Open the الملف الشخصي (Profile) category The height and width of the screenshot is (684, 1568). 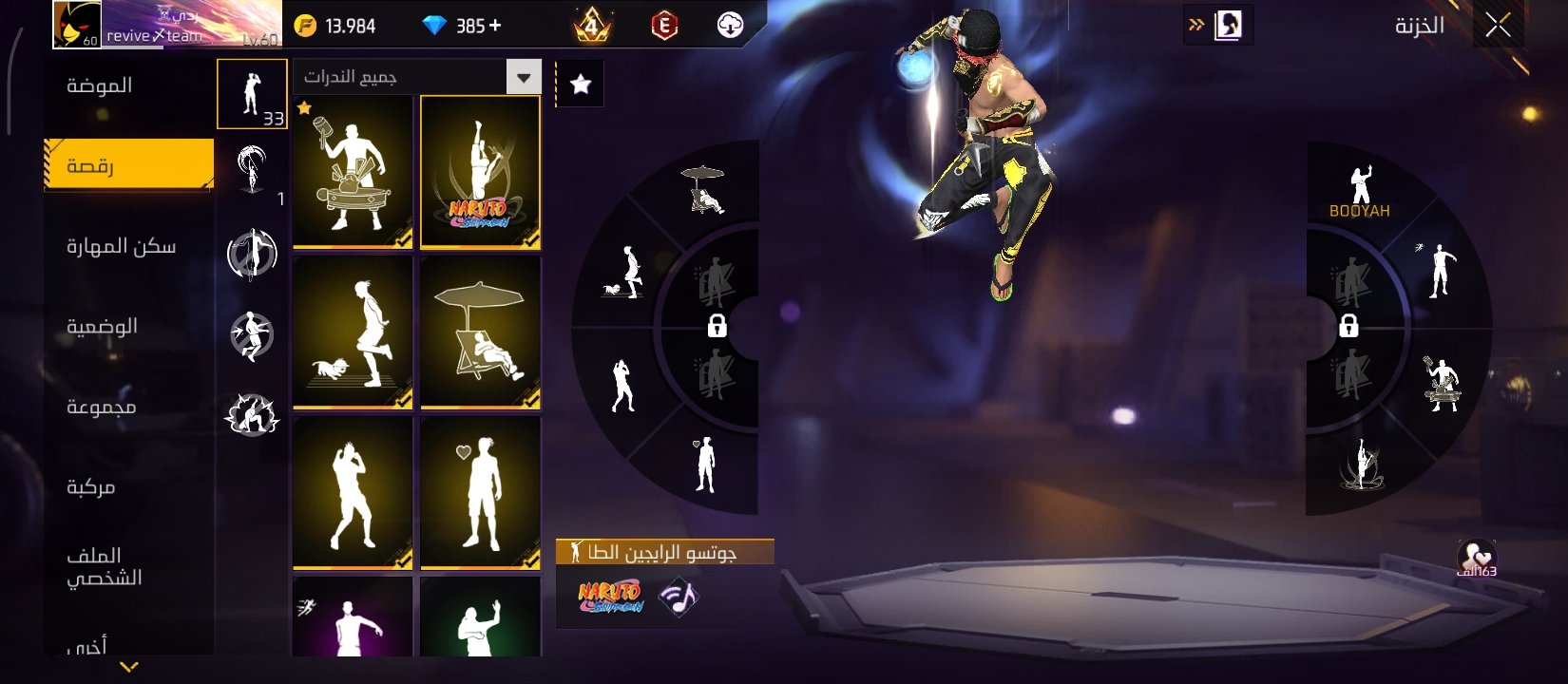coord(104,566)
